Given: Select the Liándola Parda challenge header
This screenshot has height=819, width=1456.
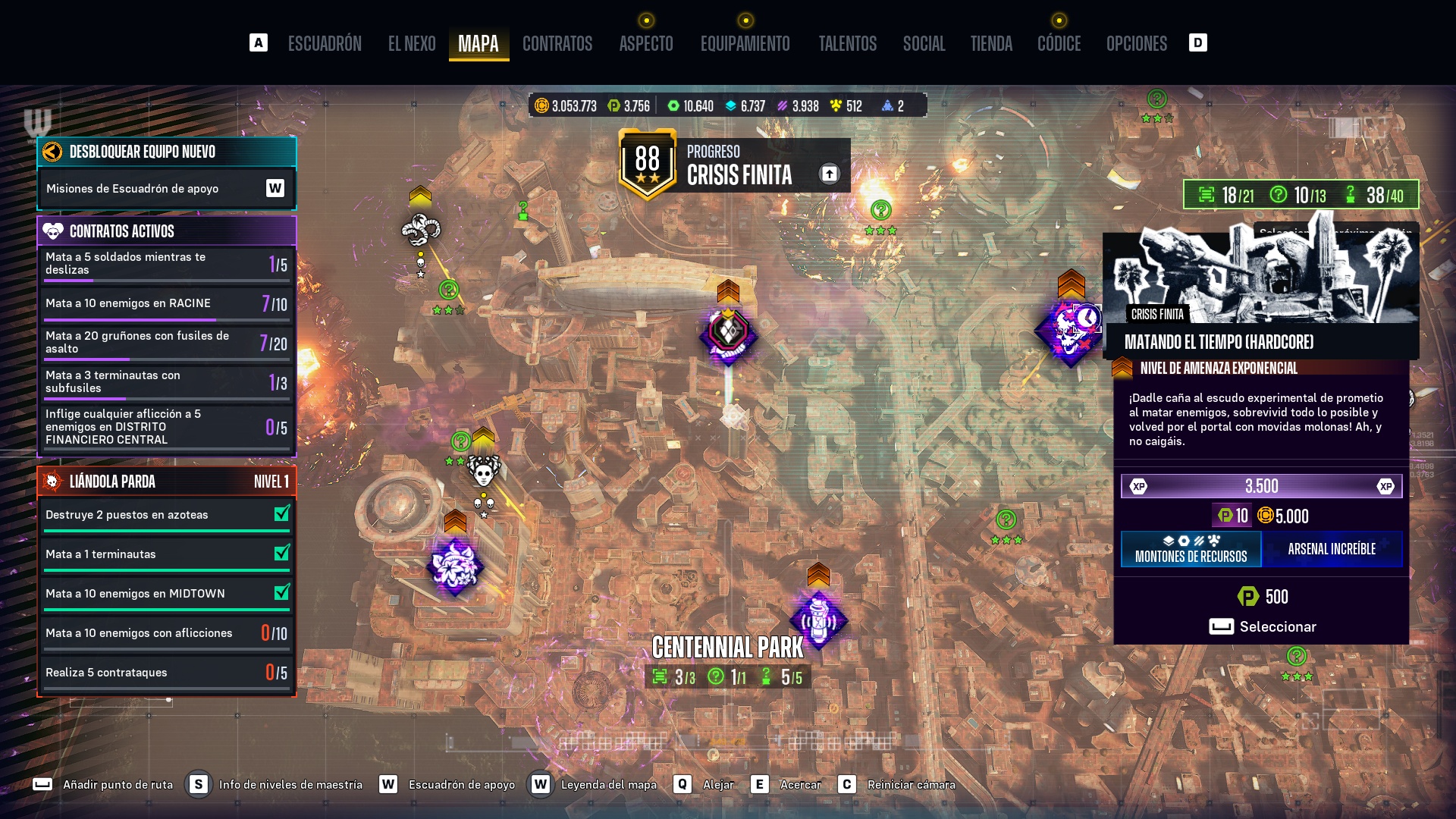Looking at the screenshot, I should point(166,482).
